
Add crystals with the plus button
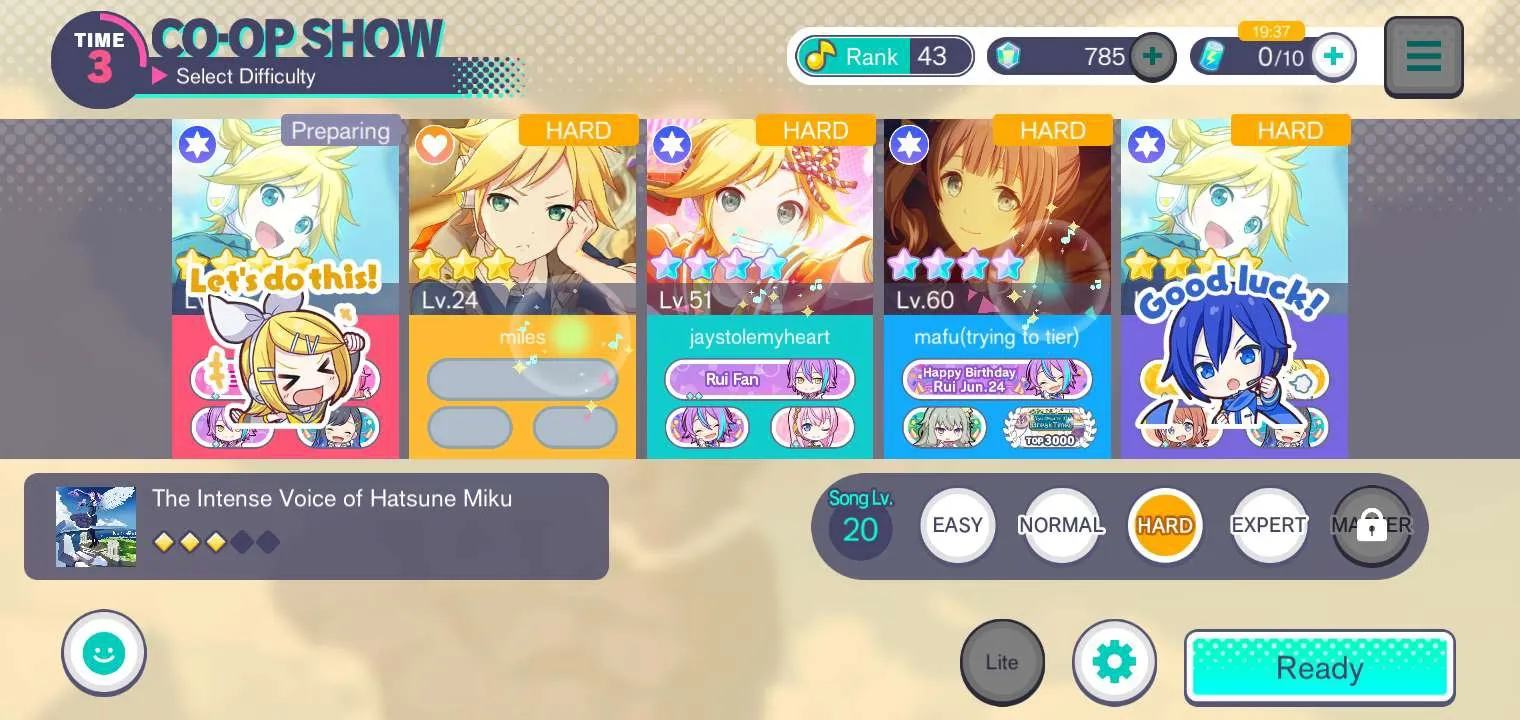click(x=1152, y=57)
